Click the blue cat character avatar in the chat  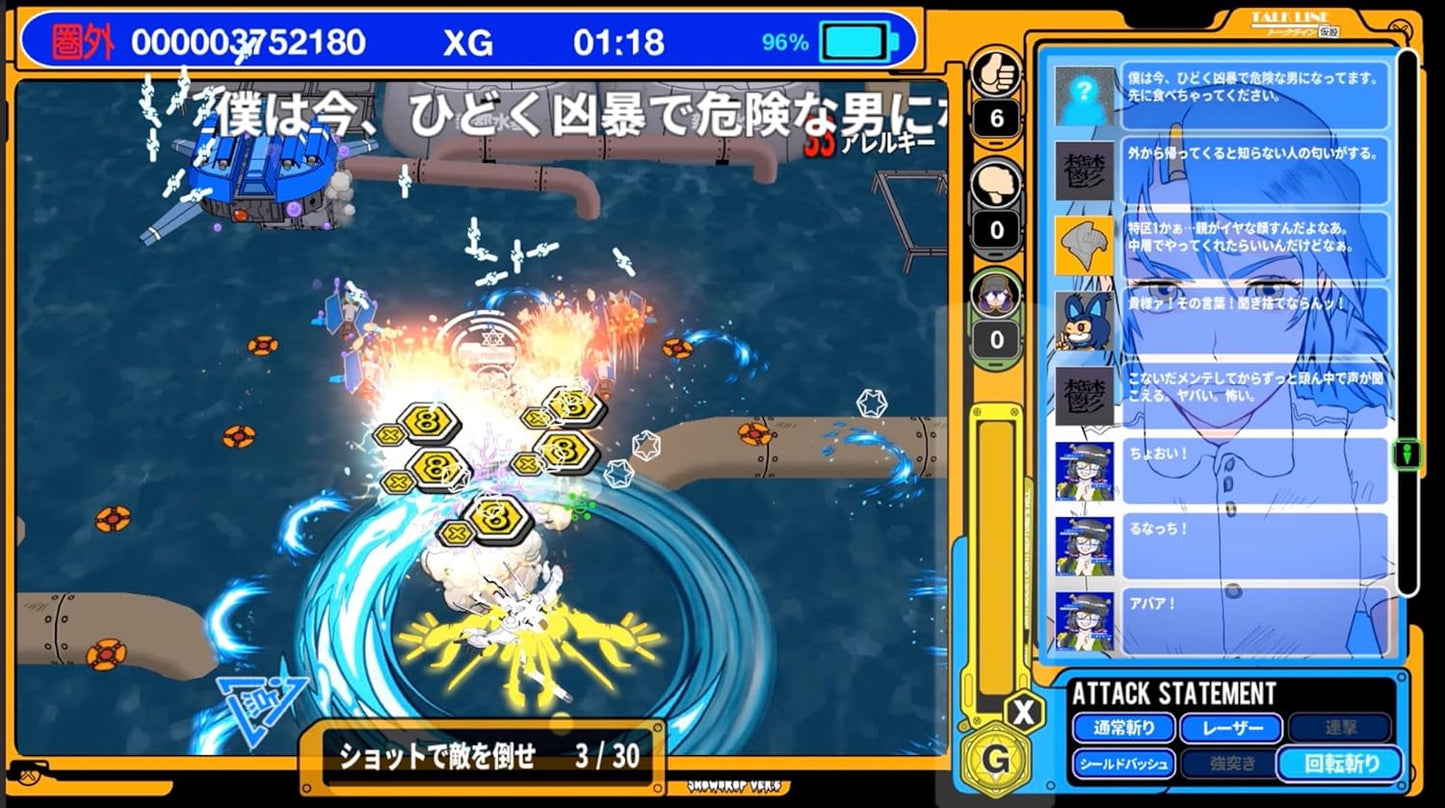coord(1085,322)
